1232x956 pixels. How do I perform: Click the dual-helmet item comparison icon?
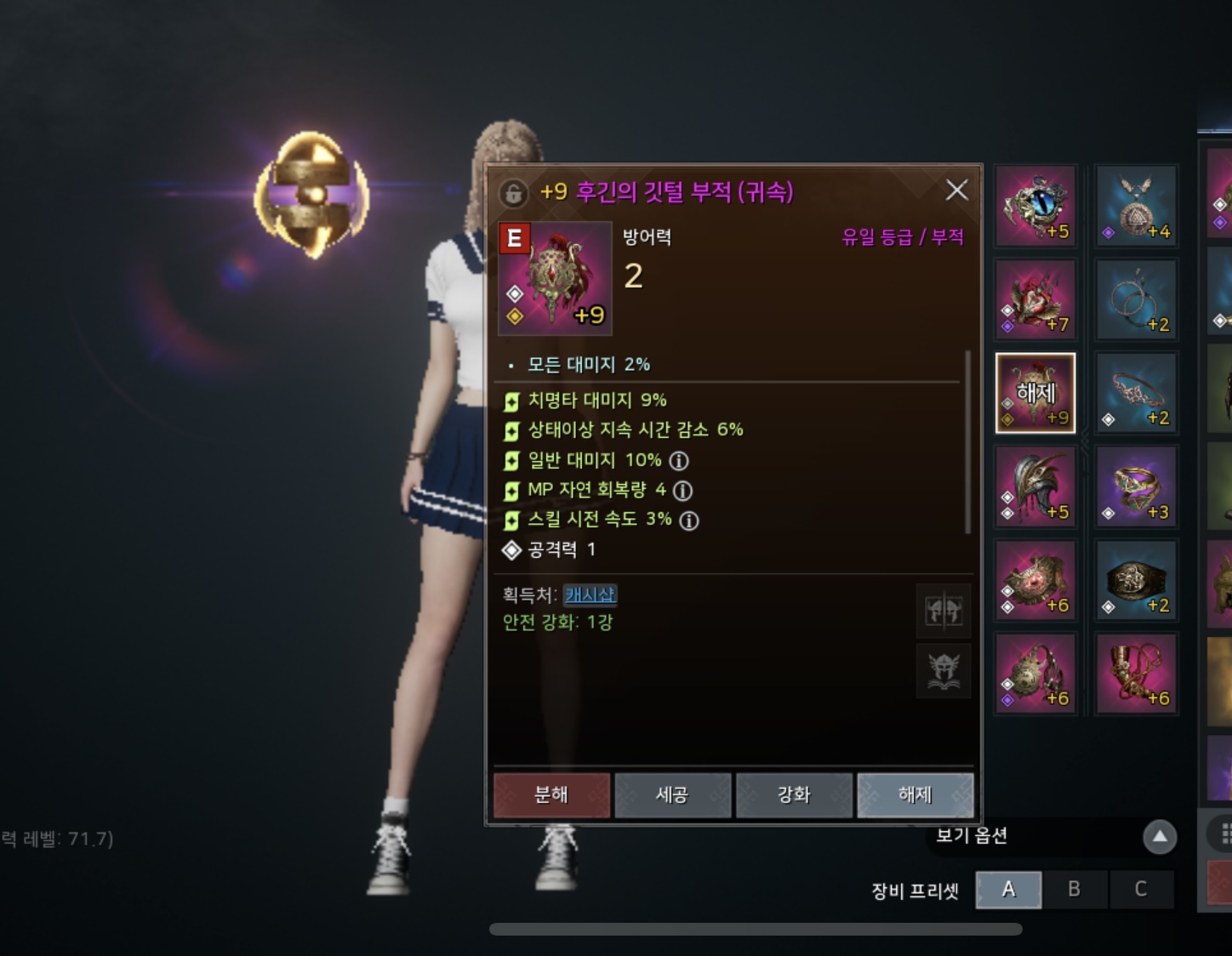click(x=944, y=612)
